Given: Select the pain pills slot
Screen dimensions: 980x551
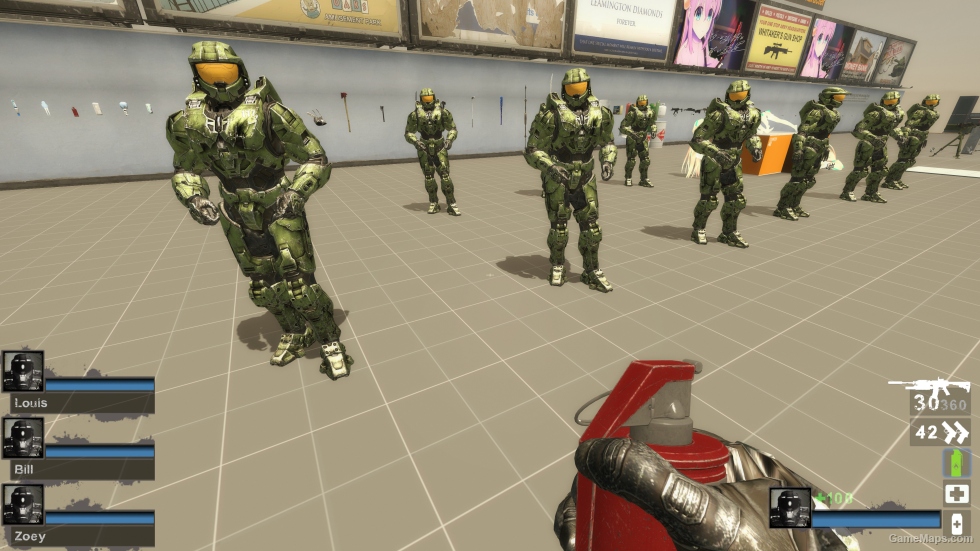Looking at the screenshot, I should 956,523.
